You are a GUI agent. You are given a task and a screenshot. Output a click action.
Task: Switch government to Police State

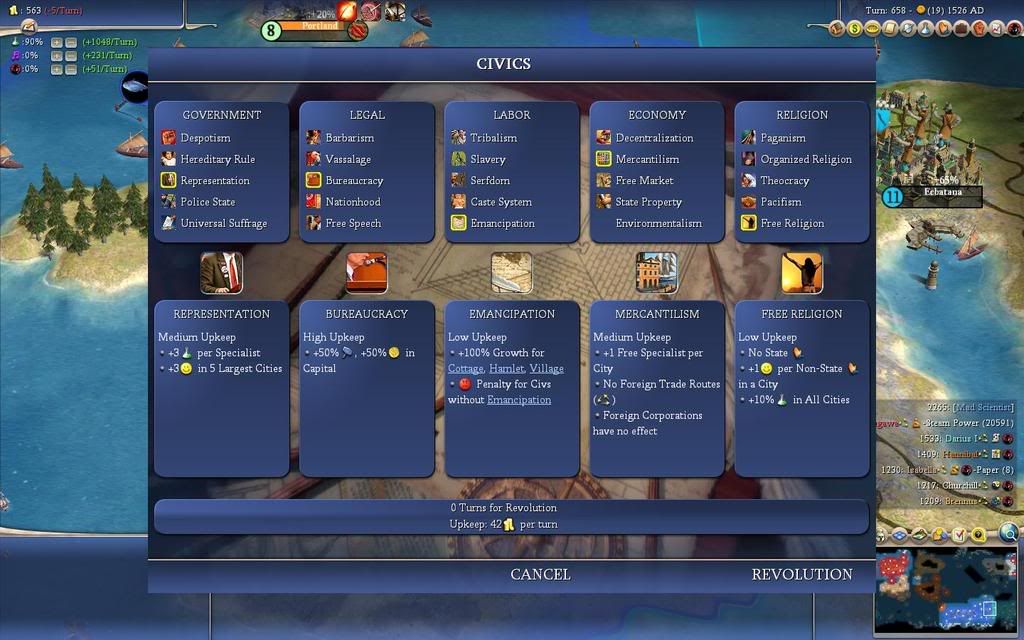point(207,202)
